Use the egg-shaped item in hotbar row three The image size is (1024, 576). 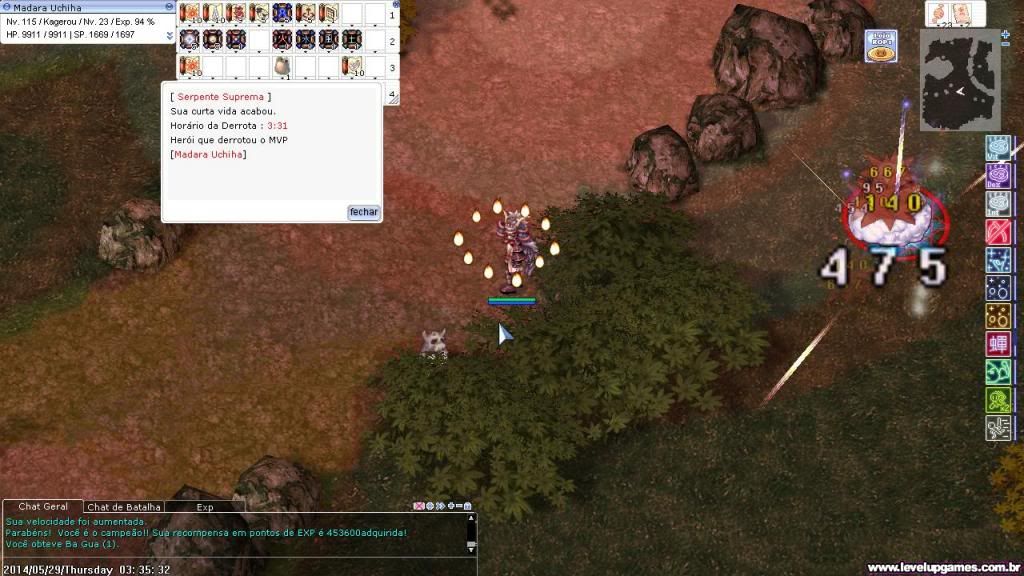pyautogui.click(x=283, y=66)
